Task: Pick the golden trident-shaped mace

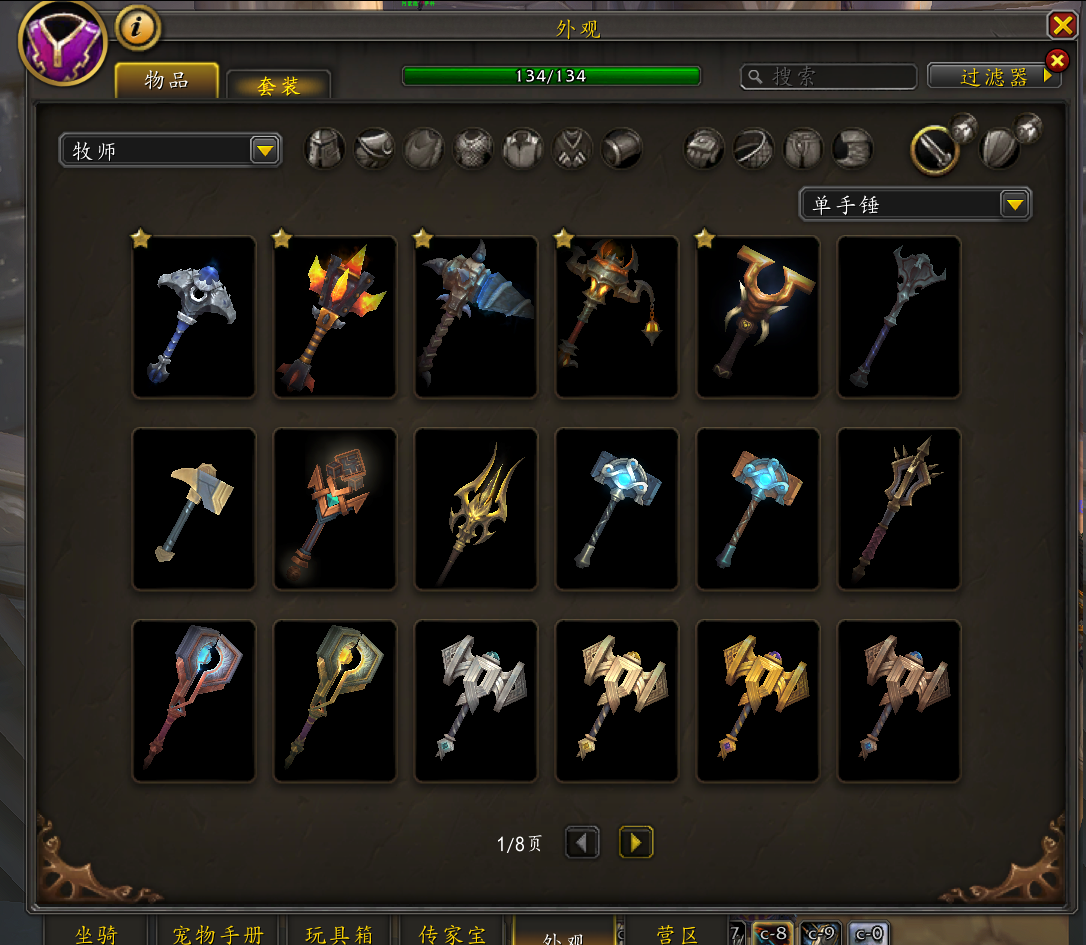Action: (476, 509)
